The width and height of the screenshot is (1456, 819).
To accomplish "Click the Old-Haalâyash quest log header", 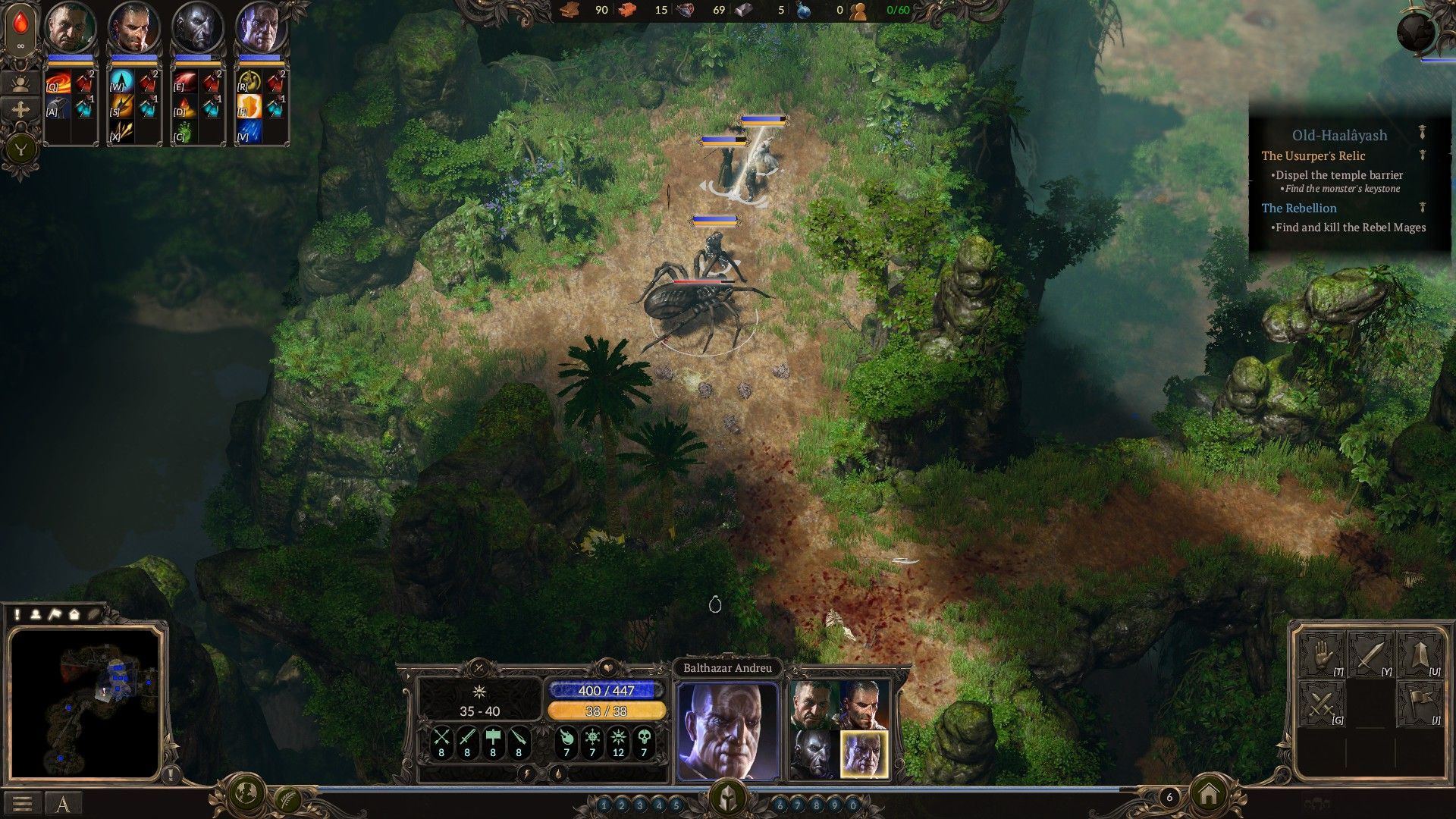I will 1339,135.
